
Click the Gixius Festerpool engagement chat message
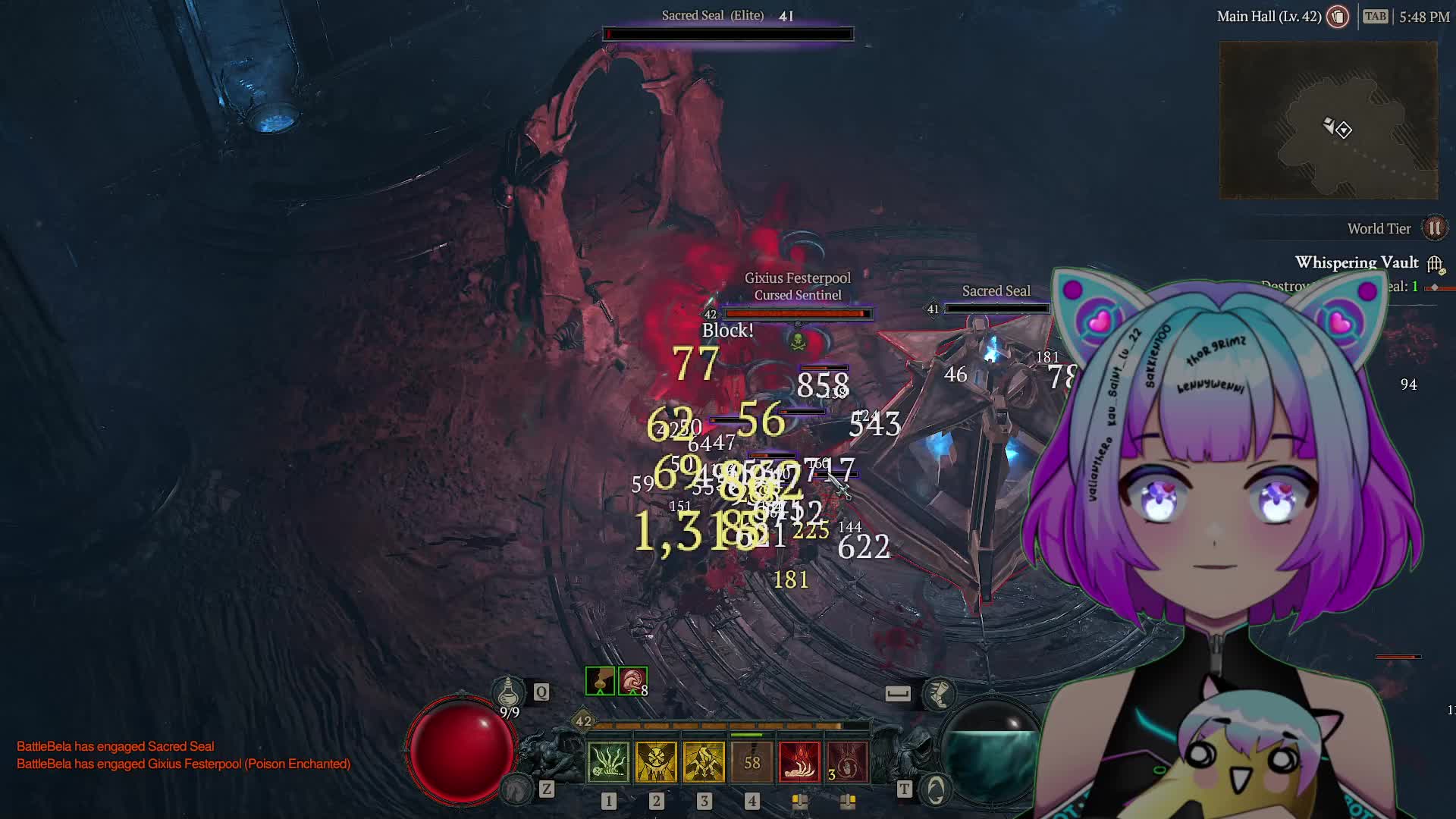184,764
